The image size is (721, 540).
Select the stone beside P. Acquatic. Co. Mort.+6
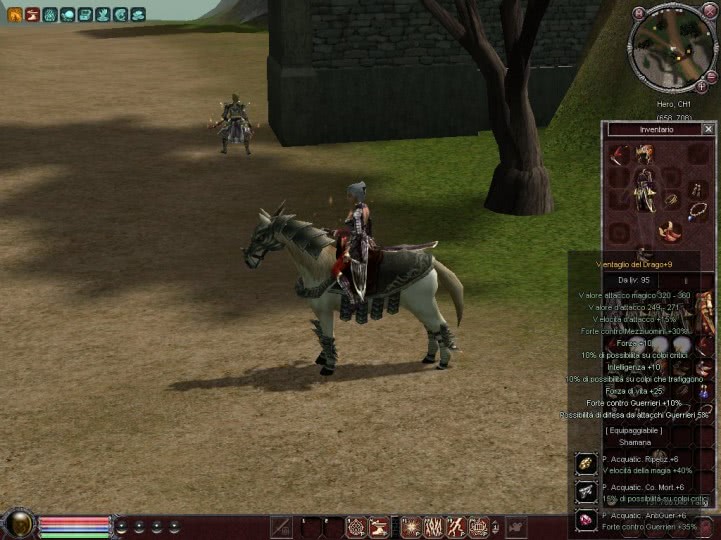coord(586,492)
